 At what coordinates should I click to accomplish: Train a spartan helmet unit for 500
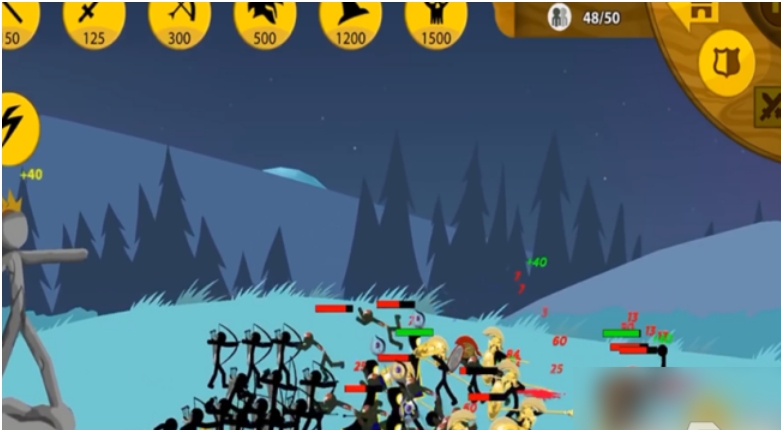point(265,20)
